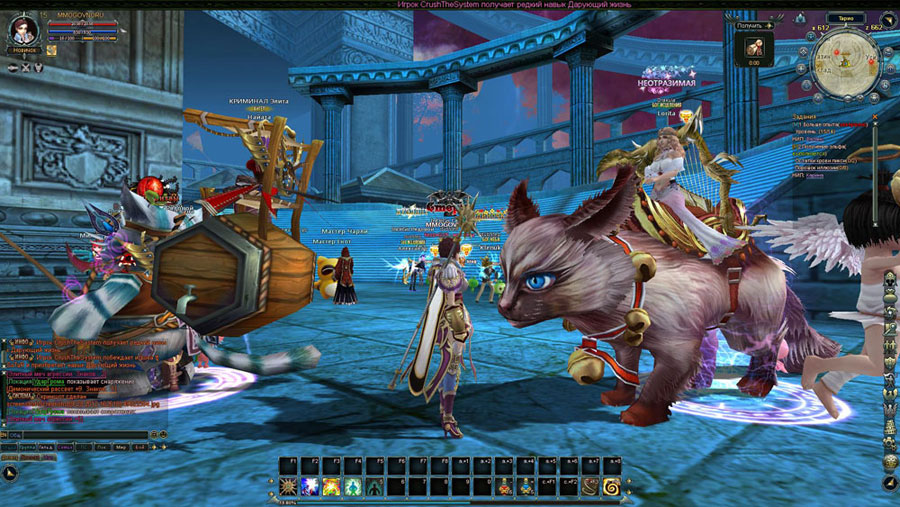Activate the green glowing figure skill

[x=352, y=487]
